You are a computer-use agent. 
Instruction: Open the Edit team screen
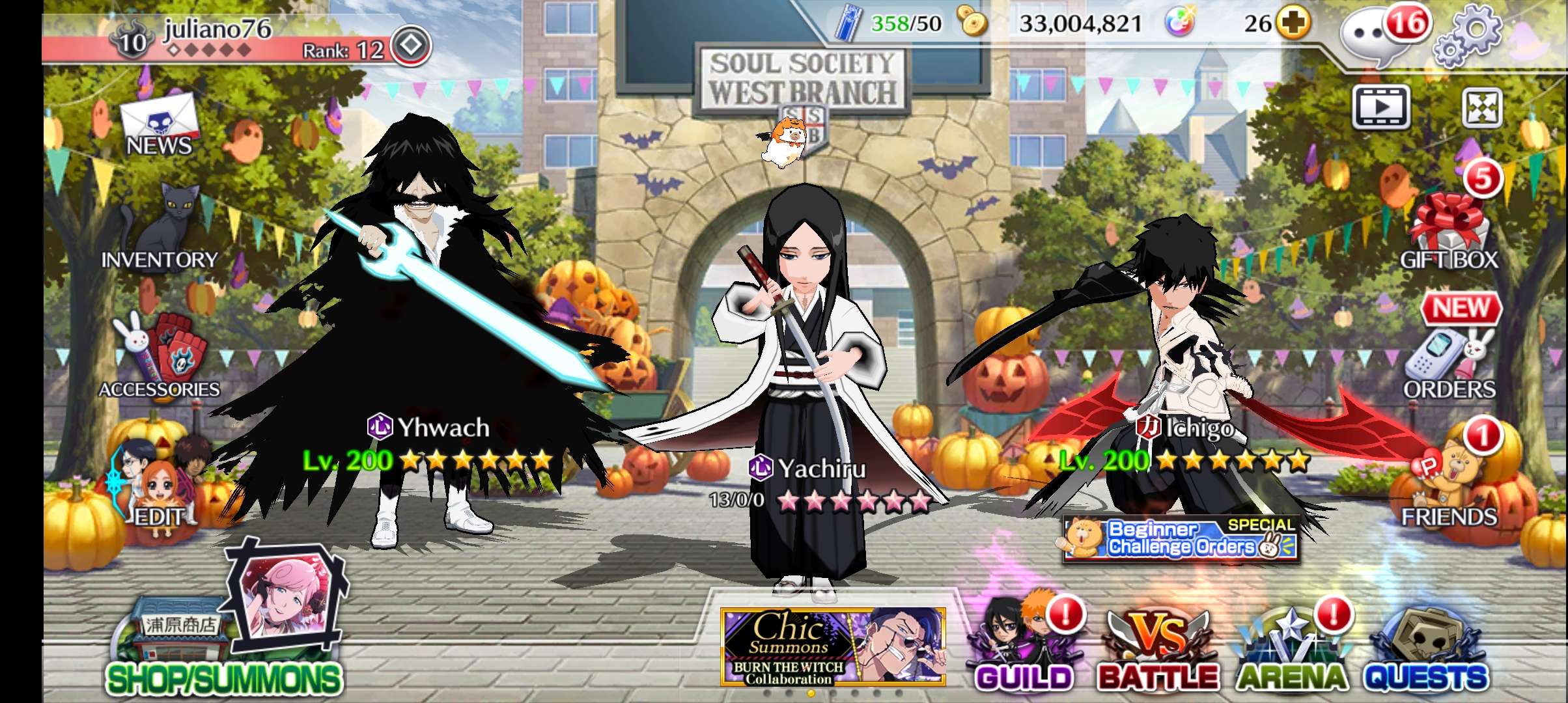tap(158, 488)
